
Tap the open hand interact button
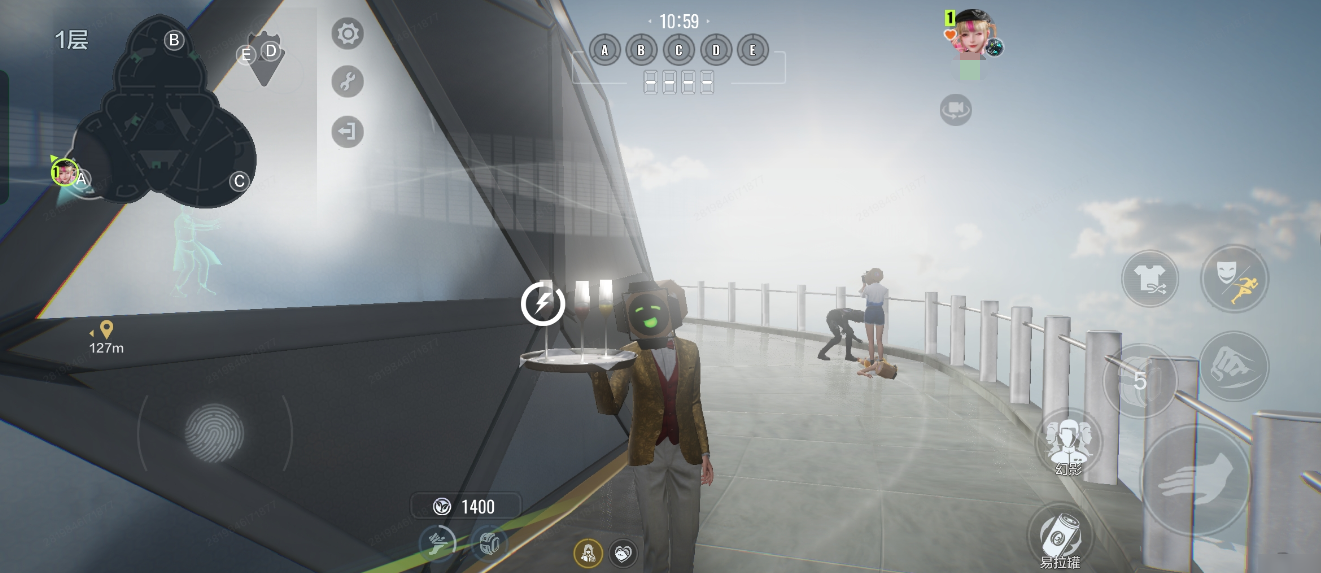tap(1194, 479)
